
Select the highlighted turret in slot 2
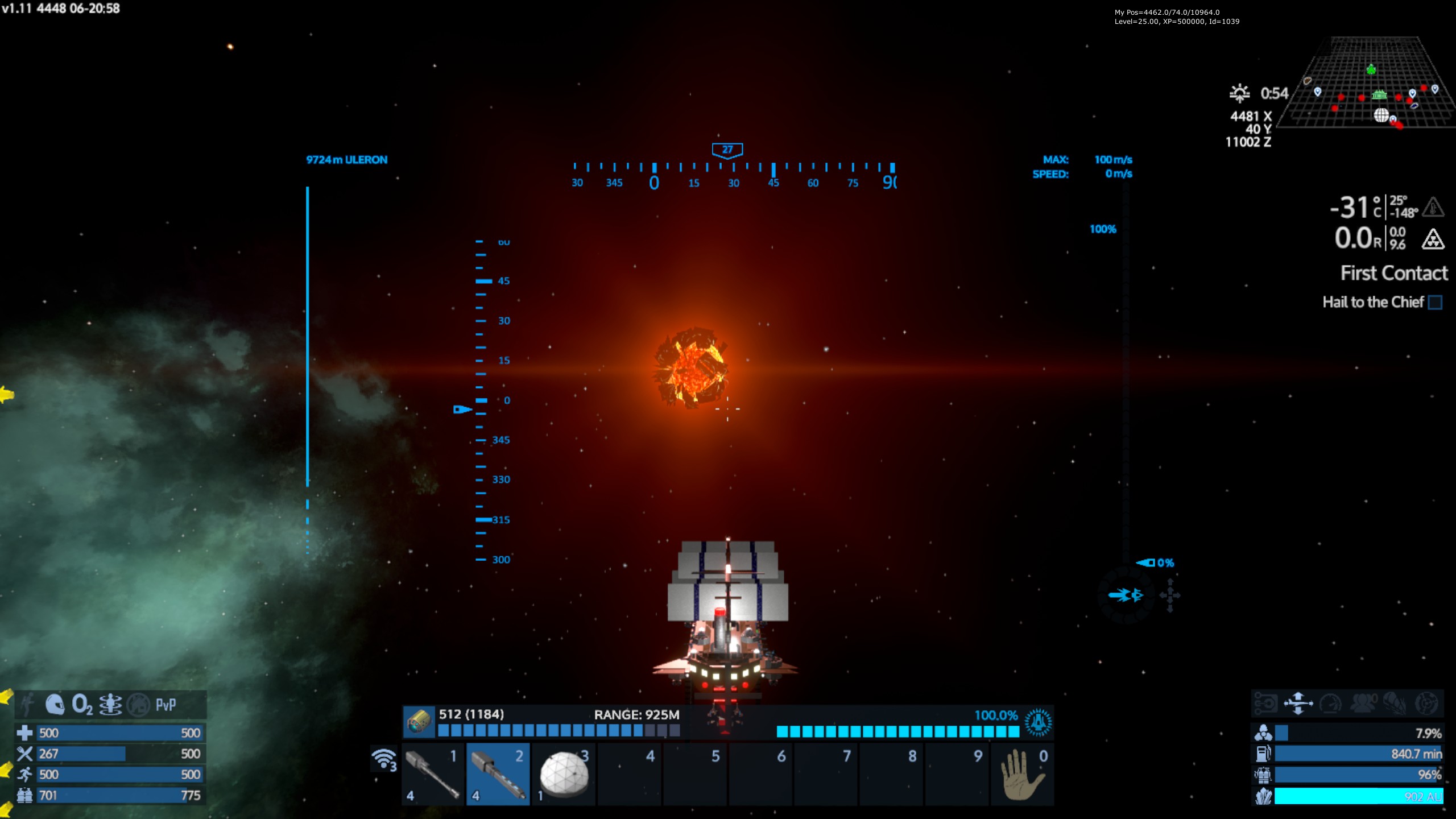click(499, 774)
